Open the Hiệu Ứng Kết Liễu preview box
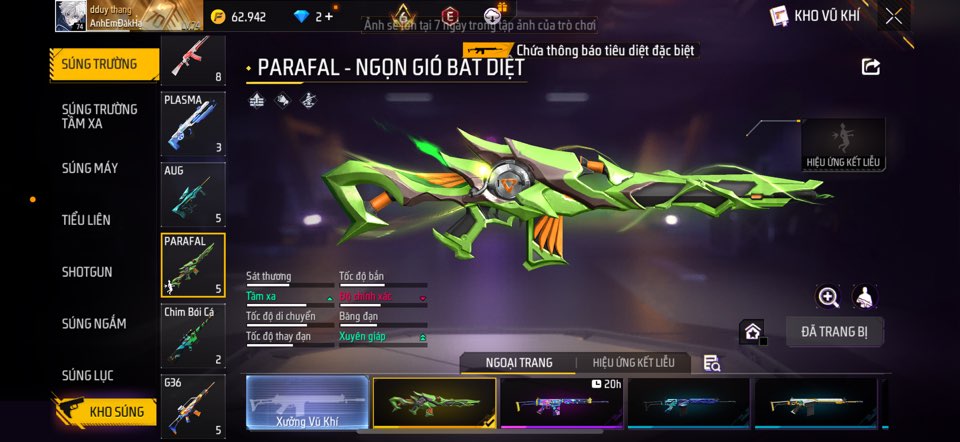Viewport: 960px width, 442px height. (x=843, y=144)
